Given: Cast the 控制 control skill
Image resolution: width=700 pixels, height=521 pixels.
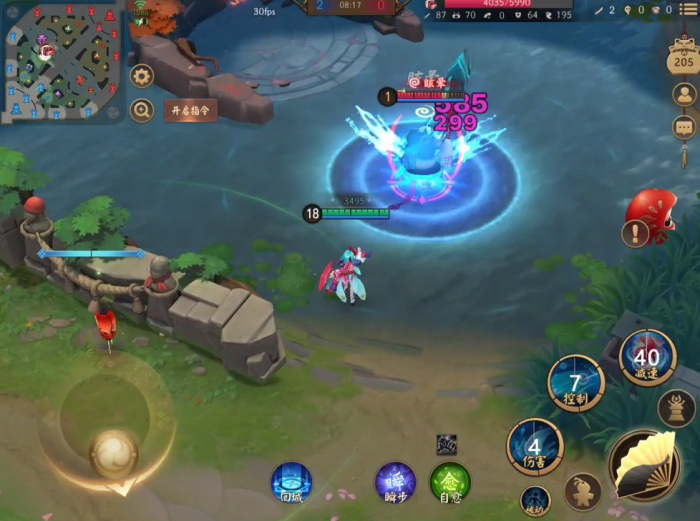Looking at the screenshot, I should click(576, 383).
